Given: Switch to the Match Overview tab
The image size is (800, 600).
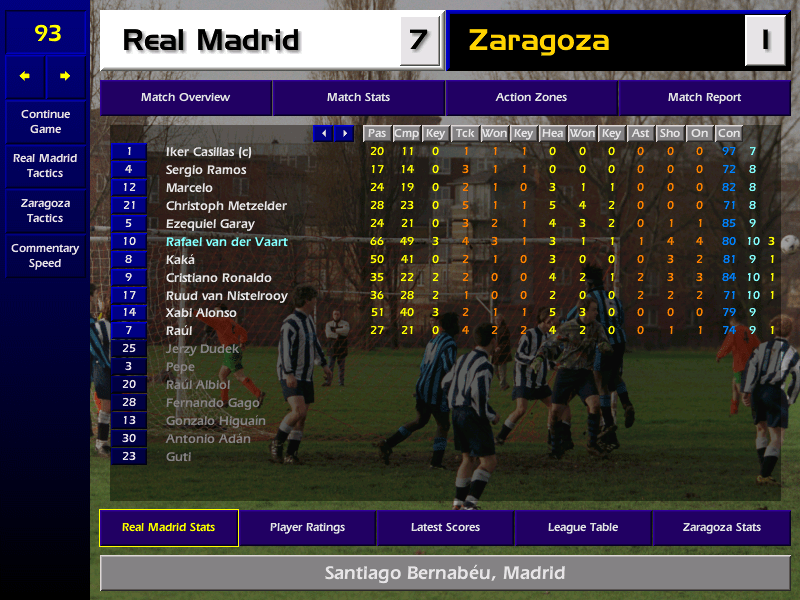Looking at the screenshot, I should point(185,98).
